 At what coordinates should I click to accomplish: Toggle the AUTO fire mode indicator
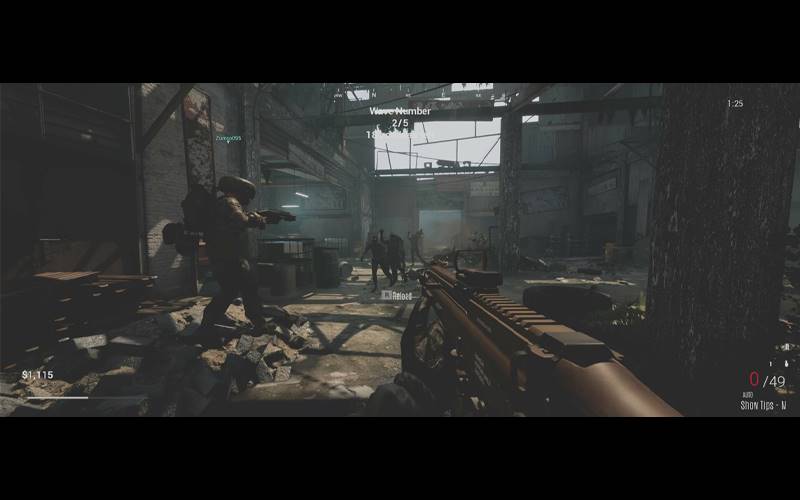[746, 395]
